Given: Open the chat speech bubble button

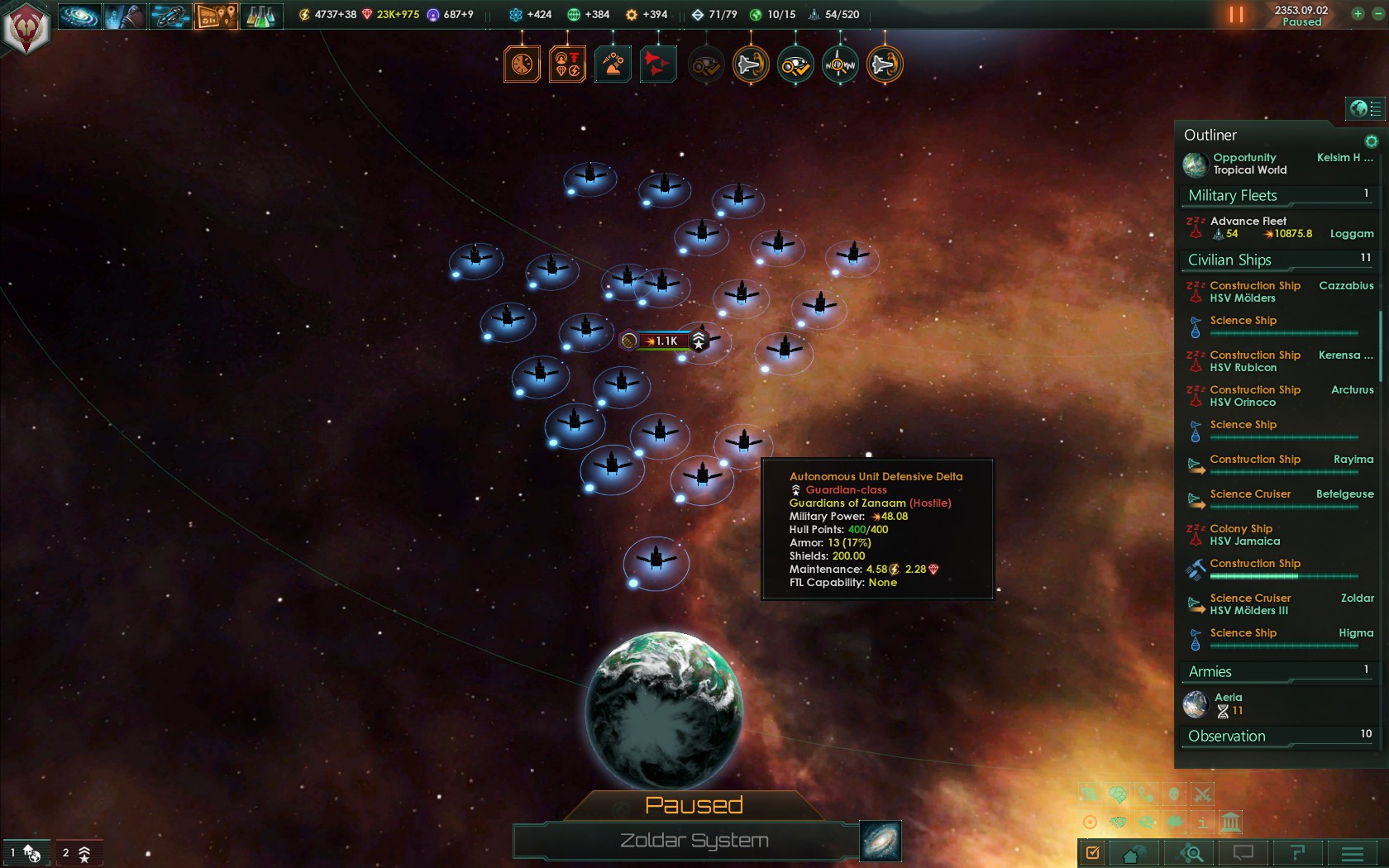Looking at the screenshot, I should pos(1243,853).
